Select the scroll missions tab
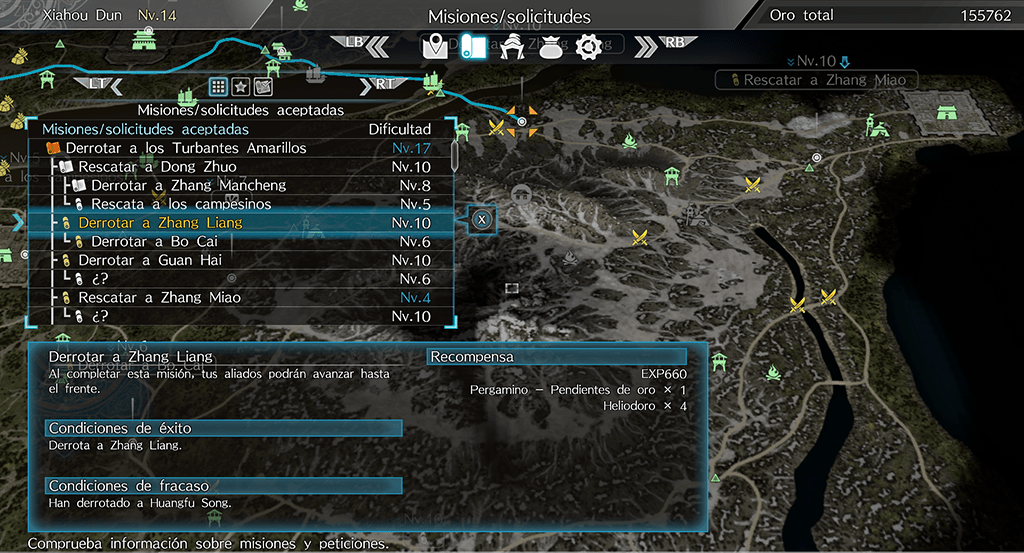This screenshot has height=553, width=1024. pyautogui.click(x=472, y=46)
